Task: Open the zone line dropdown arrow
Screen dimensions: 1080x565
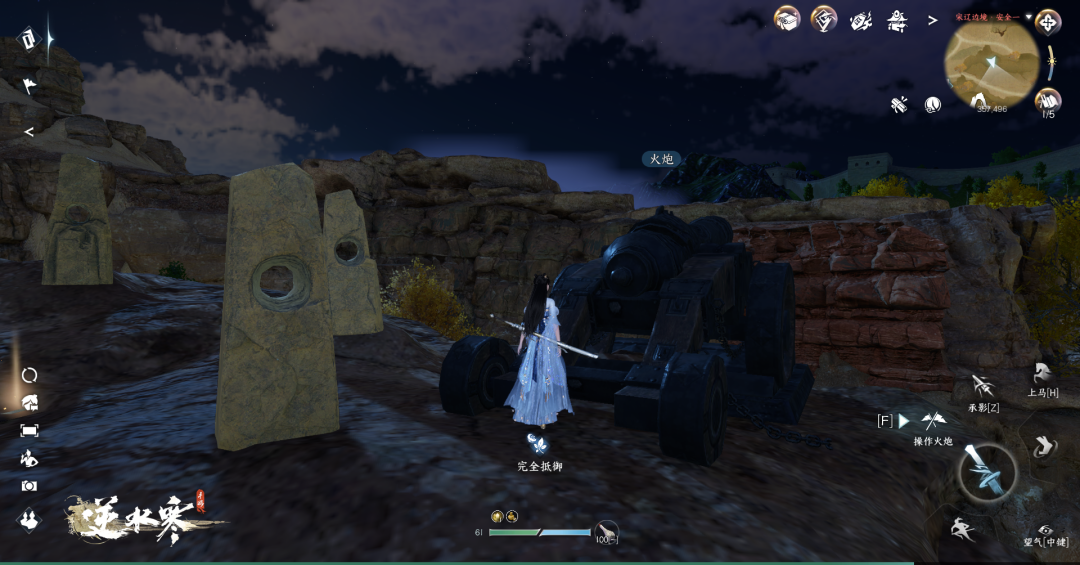Action: (x=1028, y=17)
